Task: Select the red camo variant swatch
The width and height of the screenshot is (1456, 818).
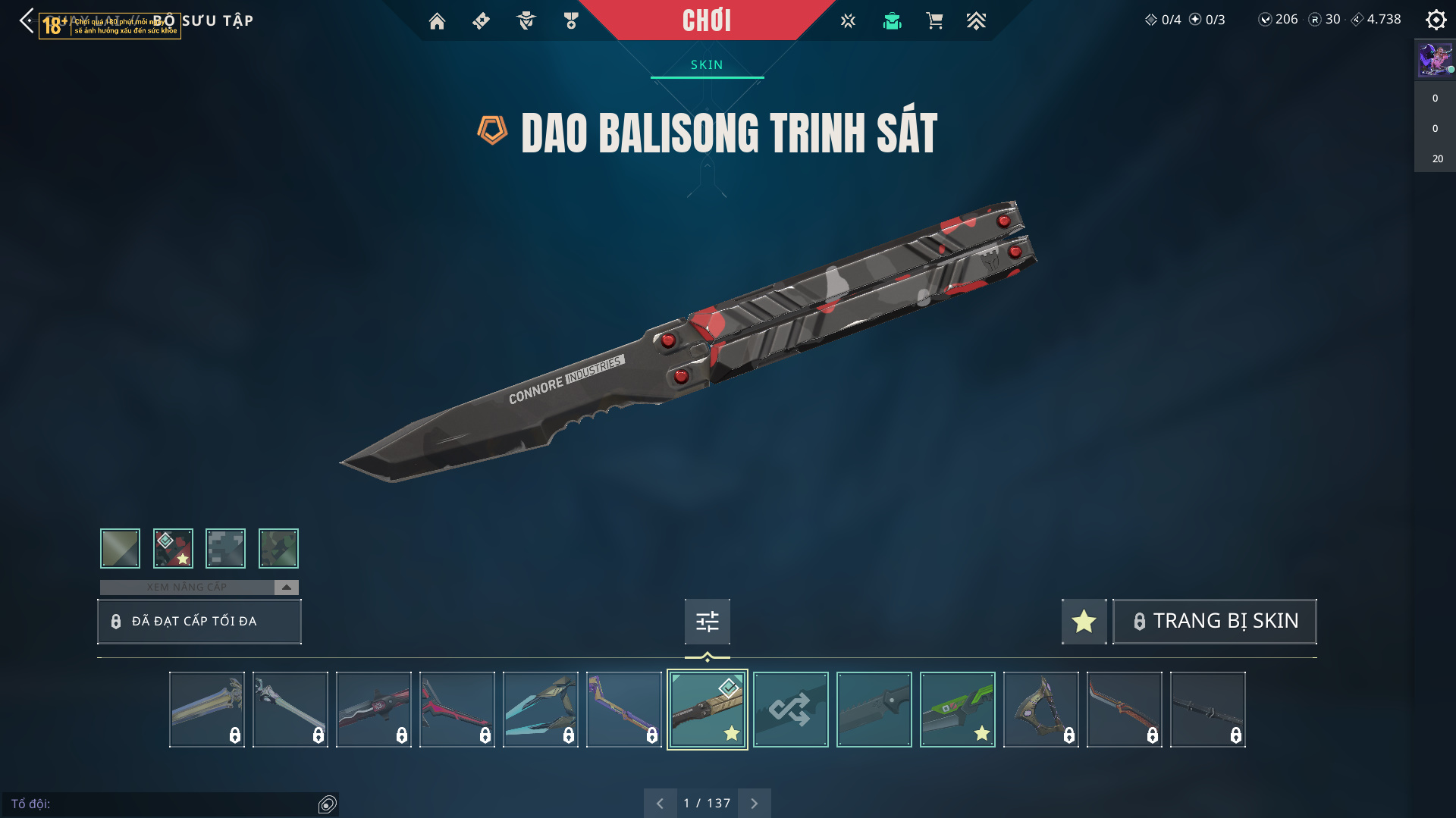Action: click(x=173, y=548)
